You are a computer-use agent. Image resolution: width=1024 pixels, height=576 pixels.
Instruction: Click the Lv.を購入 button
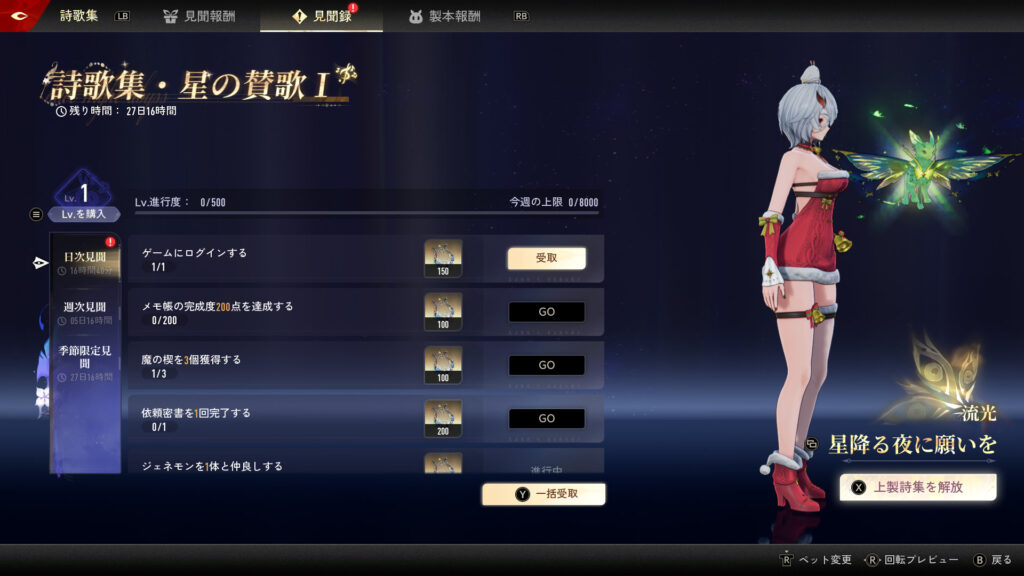coord(85,214)
